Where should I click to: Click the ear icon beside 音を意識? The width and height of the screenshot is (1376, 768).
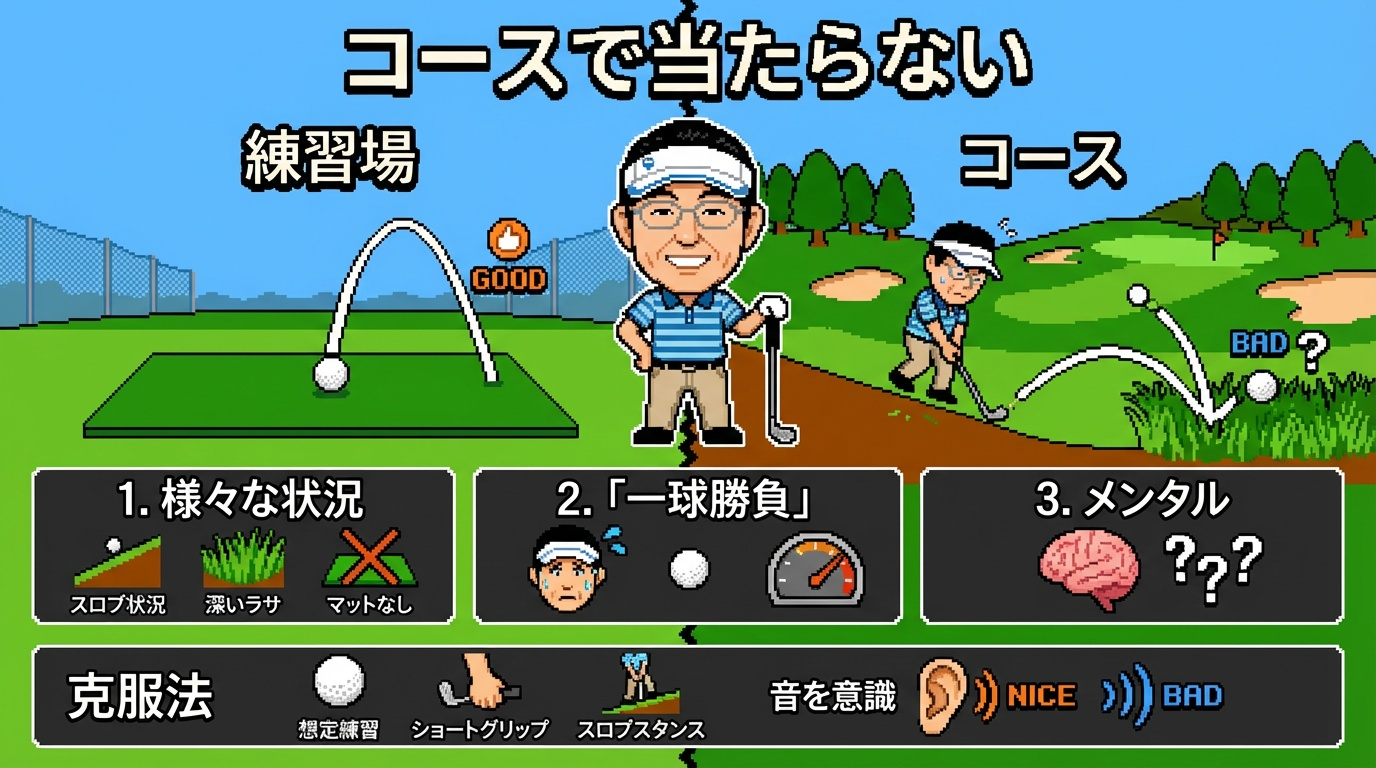point(941,690)
